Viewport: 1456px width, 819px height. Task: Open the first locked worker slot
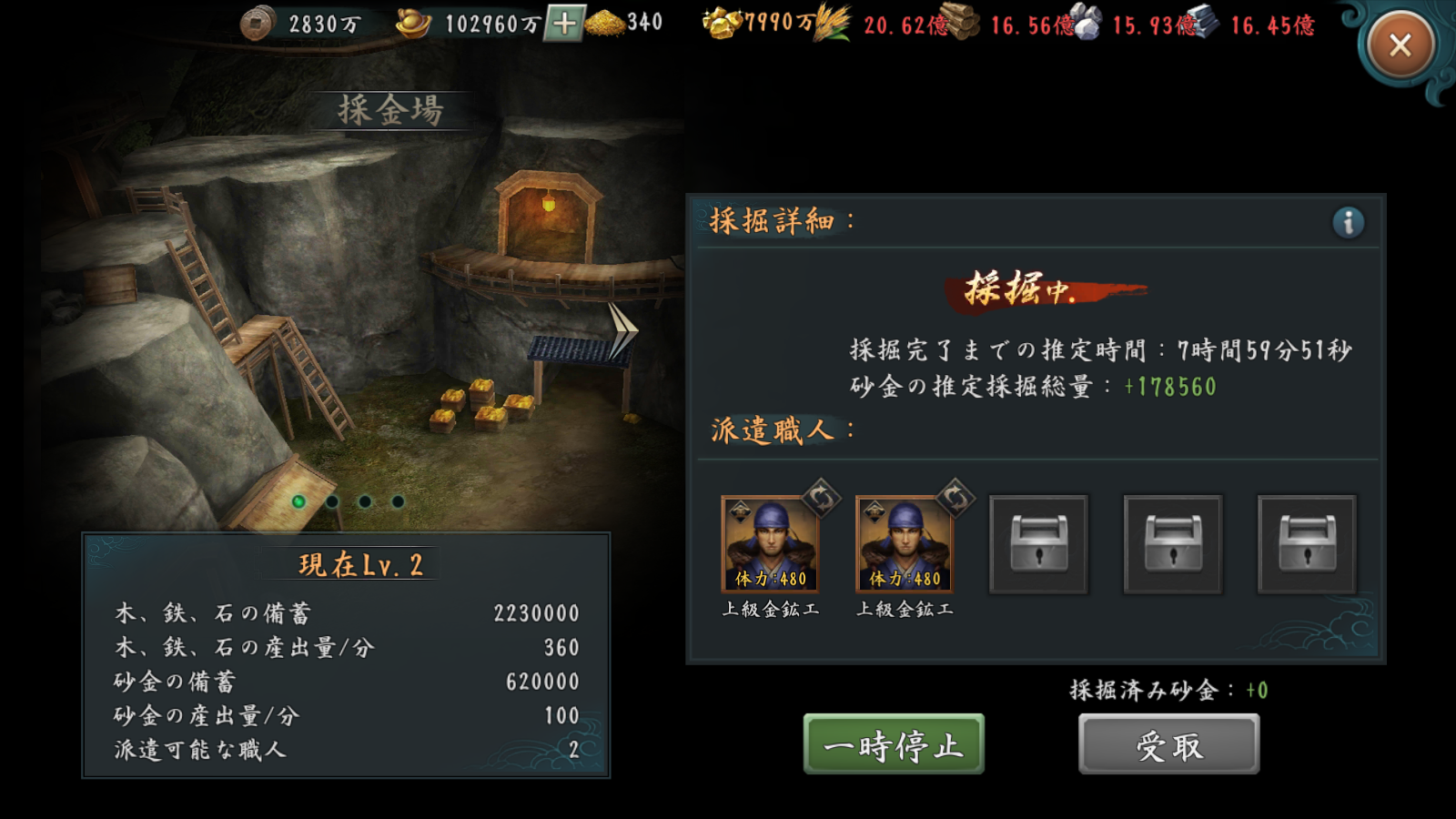[x=1038, y=543]
